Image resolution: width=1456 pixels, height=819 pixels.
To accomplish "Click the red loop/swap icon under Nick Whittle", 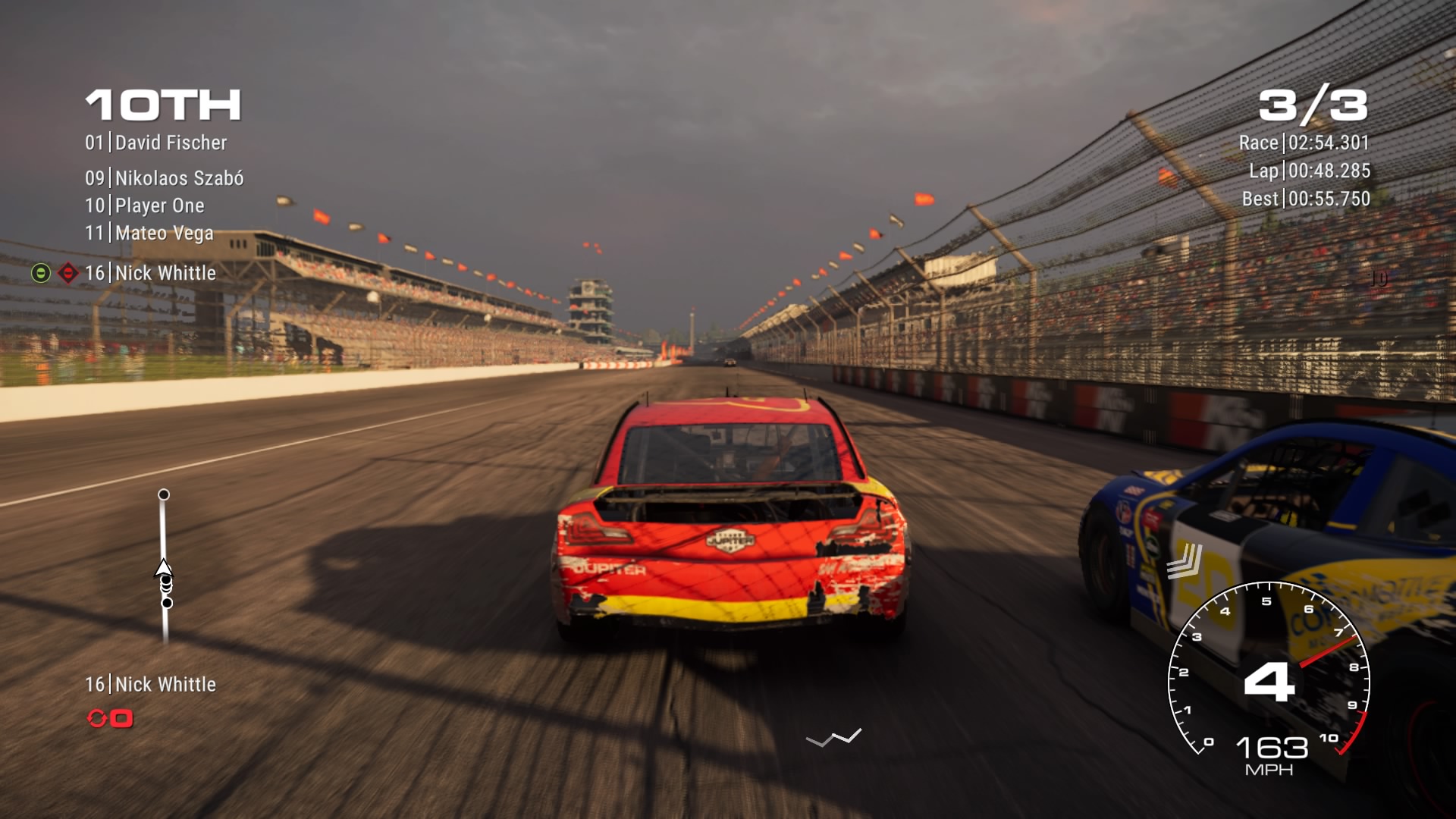I will click(x=98, y=719).
